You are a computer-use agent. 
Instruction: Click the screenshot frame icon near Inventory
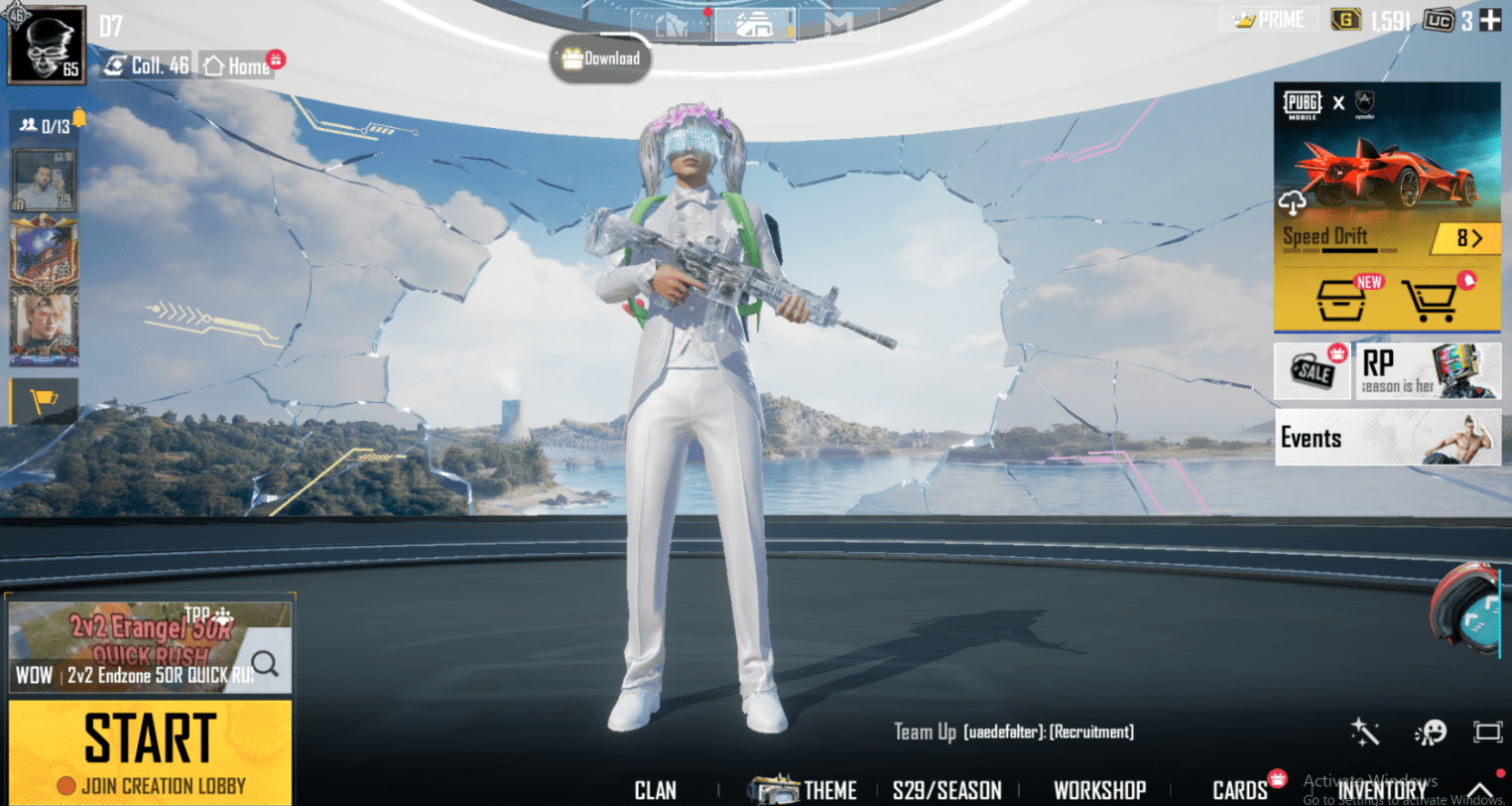(1490, 732)
